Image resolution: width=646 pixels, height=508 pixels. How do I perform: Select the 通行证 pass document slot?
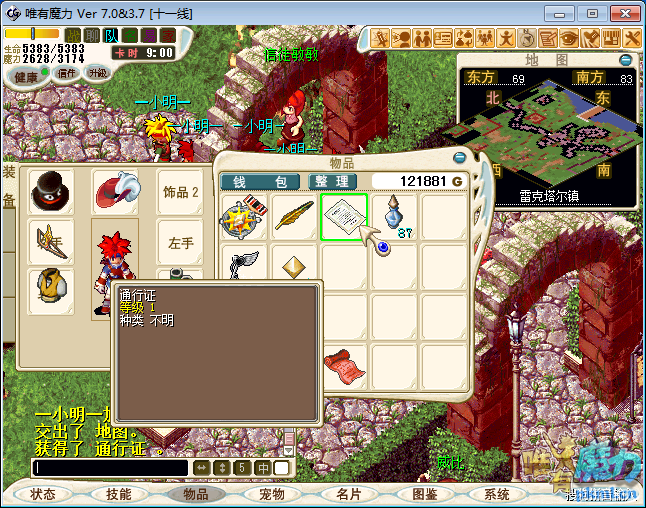(x=344, y=217)
